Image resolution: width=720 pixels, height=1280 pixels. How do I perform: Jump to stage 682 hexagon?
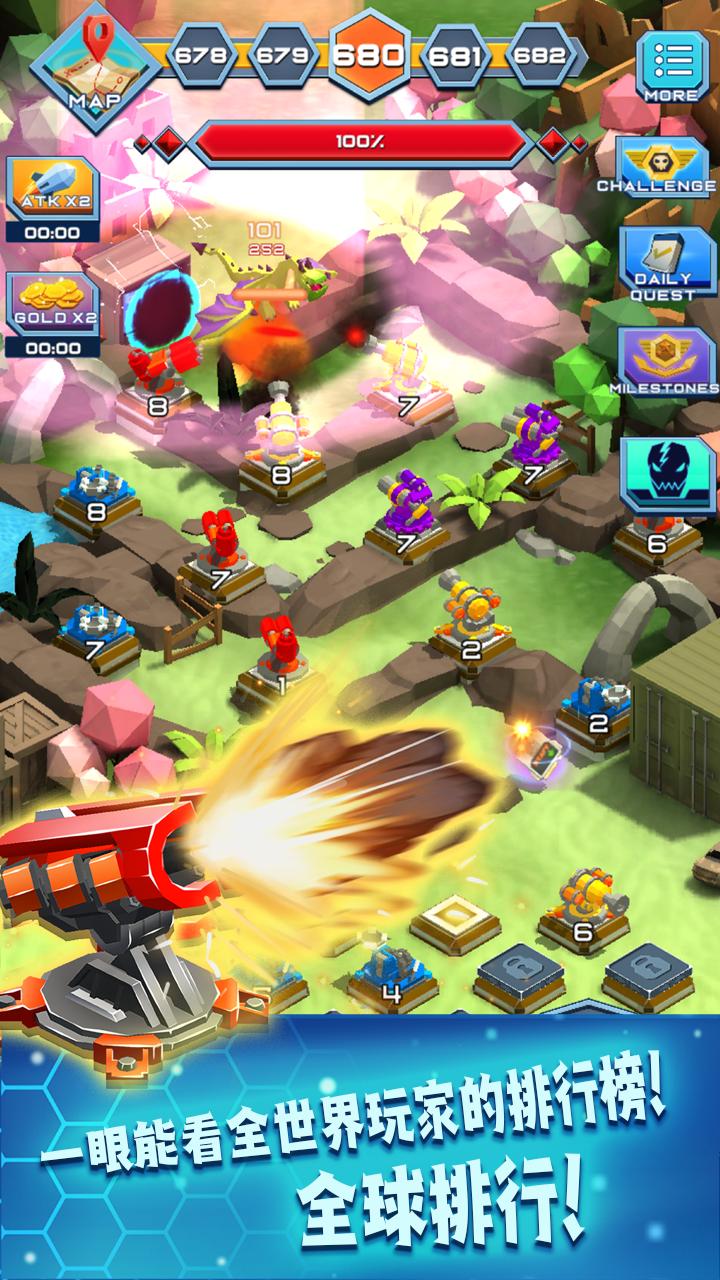pos(541,55)
